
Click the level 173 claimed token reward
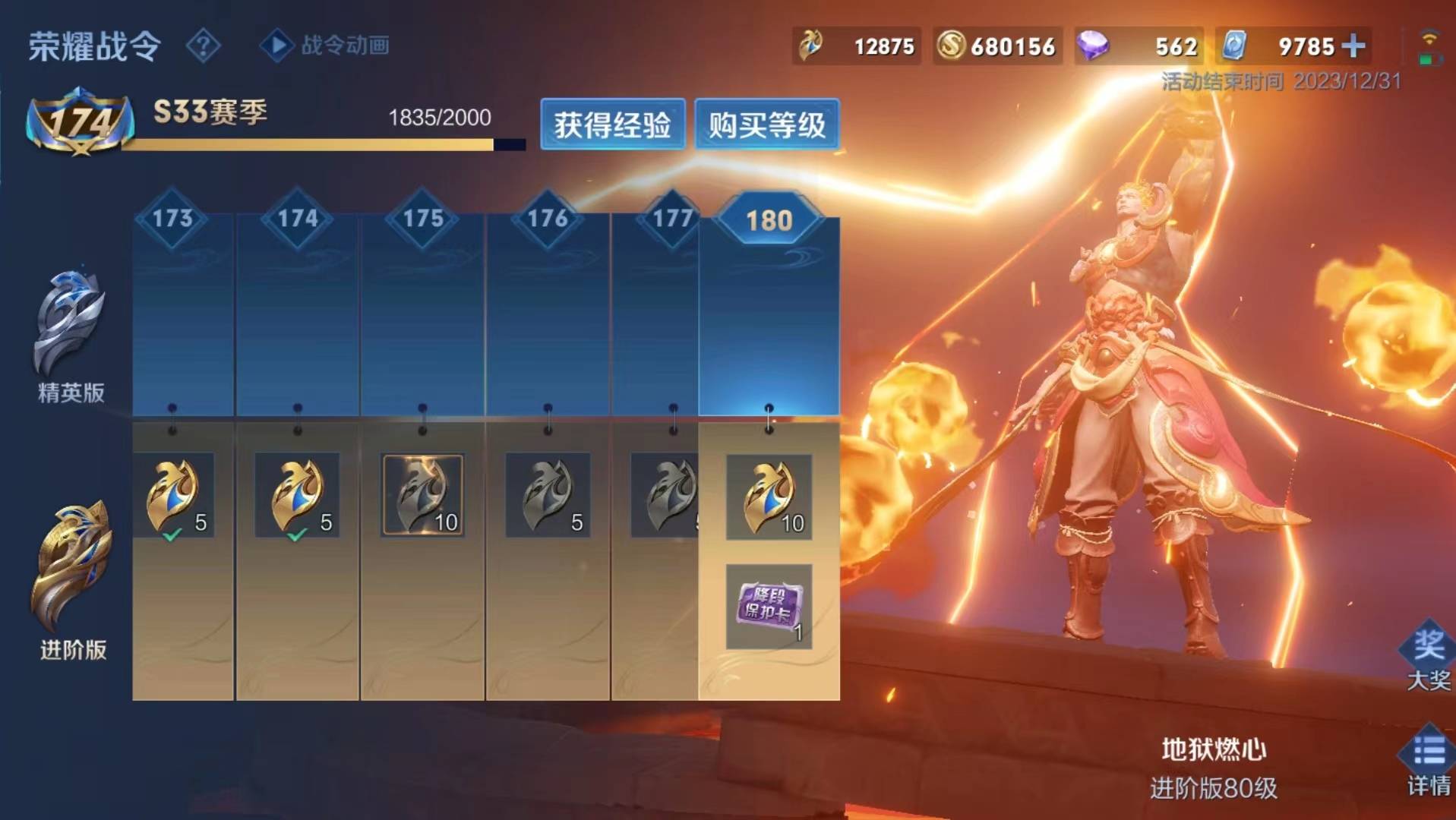click(x=174, y=496)
